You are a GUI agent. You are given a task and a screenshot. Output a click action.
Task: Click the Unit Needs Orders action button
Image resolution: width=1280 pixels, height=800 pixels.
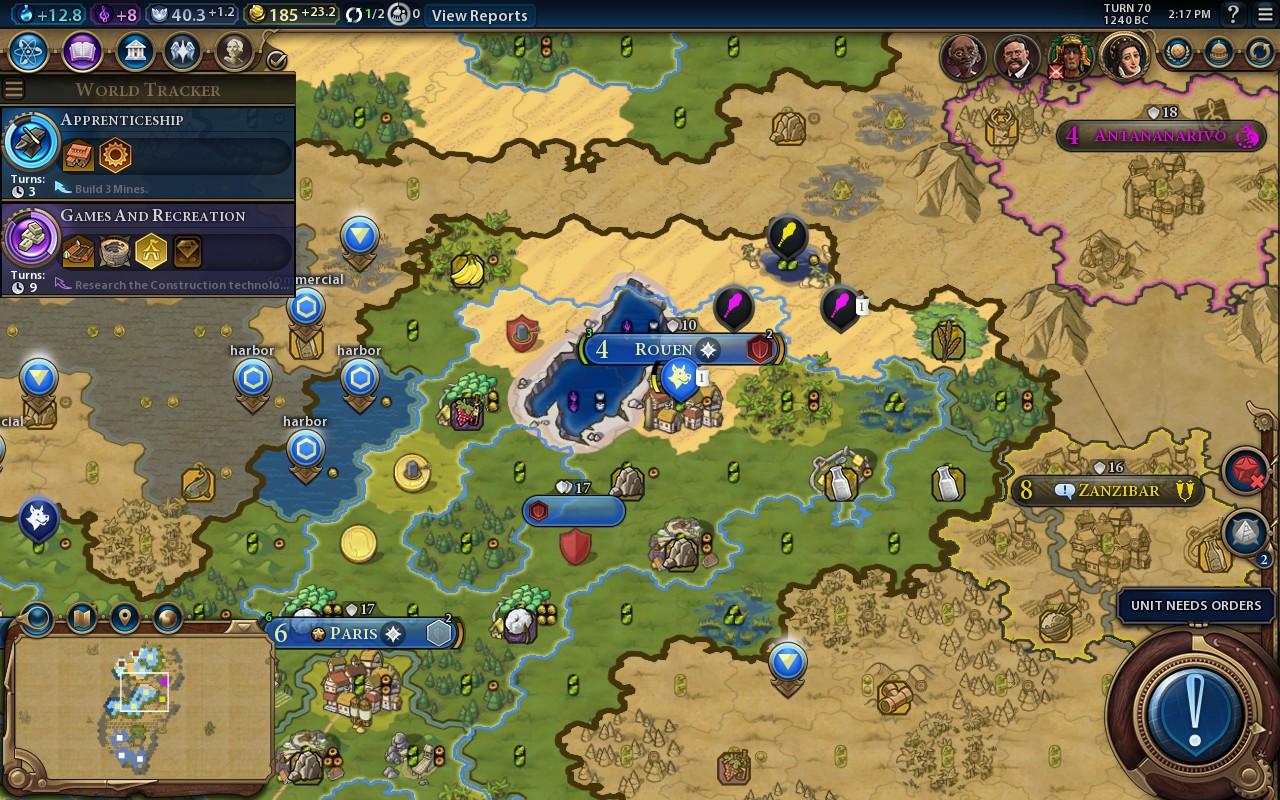tap(1194, 715)
